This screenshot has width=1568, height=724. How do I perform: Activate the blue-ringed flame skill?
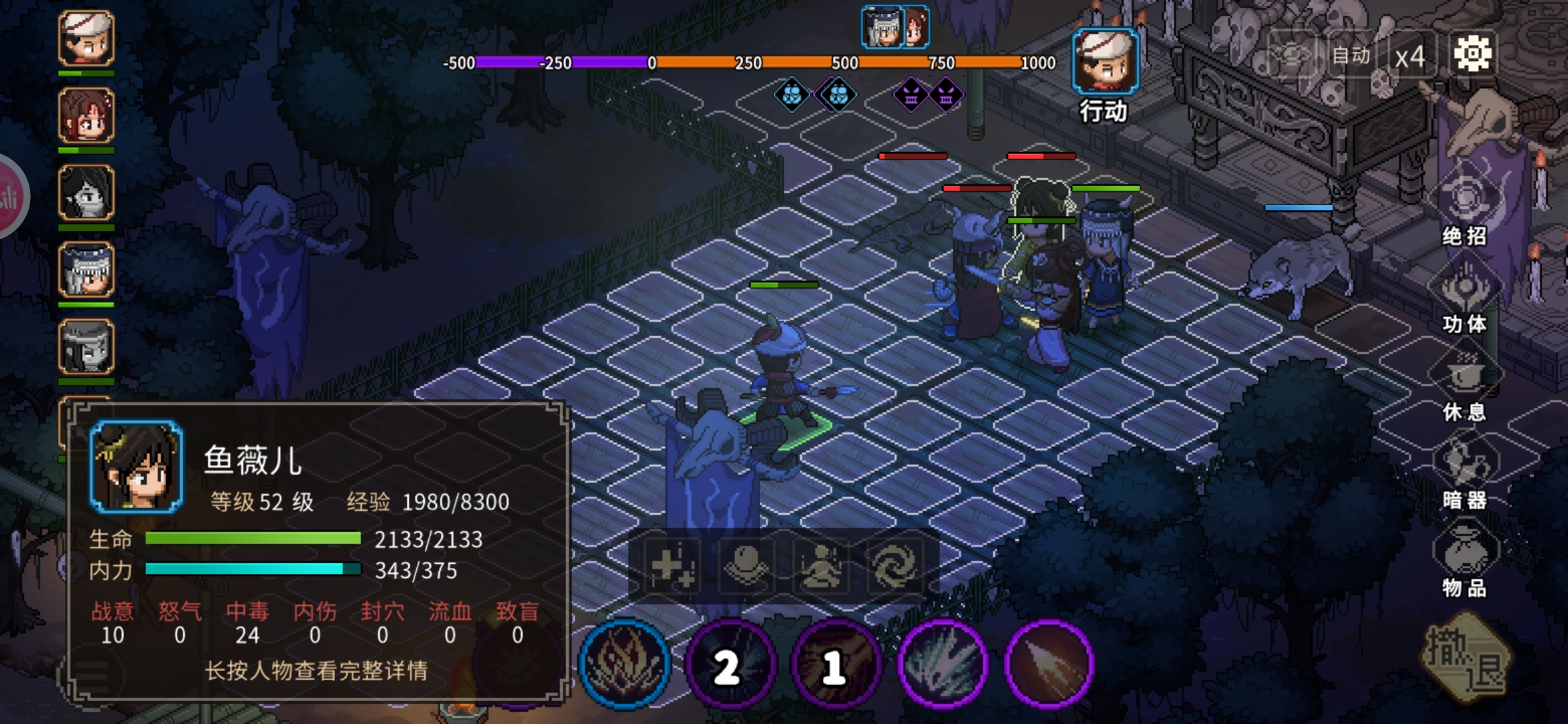click(625, 663)
